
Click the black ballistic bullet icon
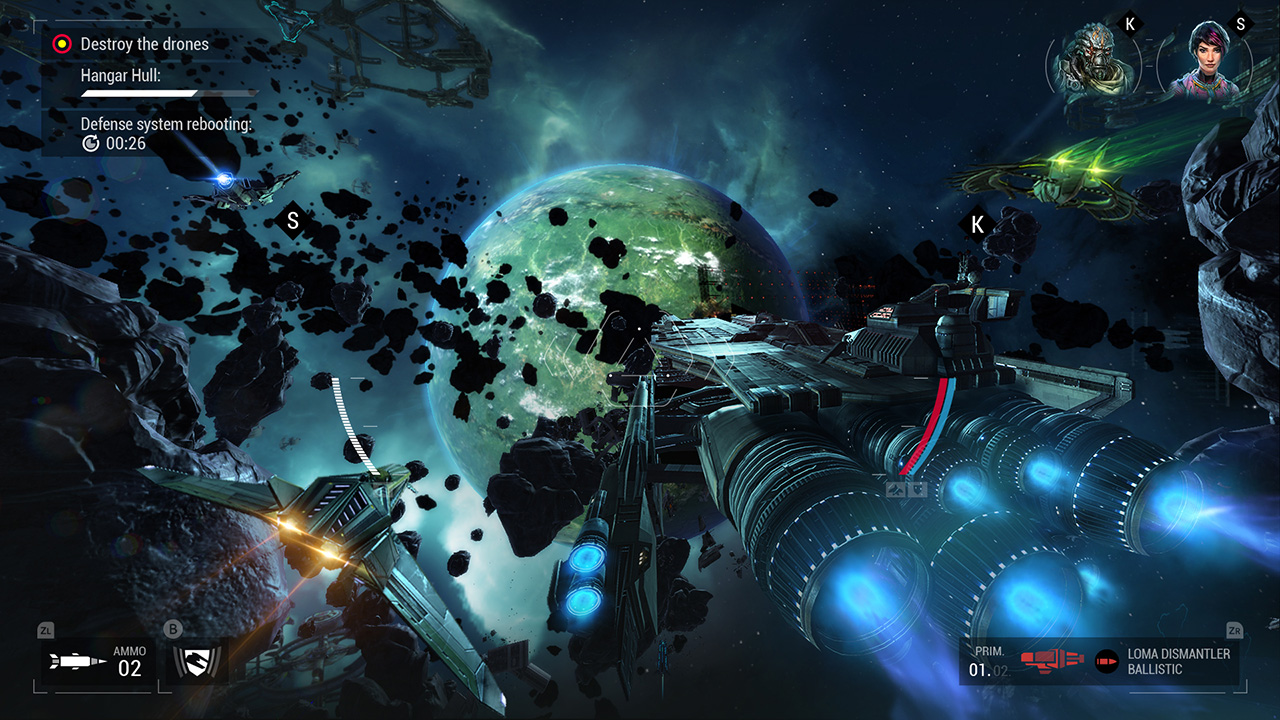tap(1106, 660)
